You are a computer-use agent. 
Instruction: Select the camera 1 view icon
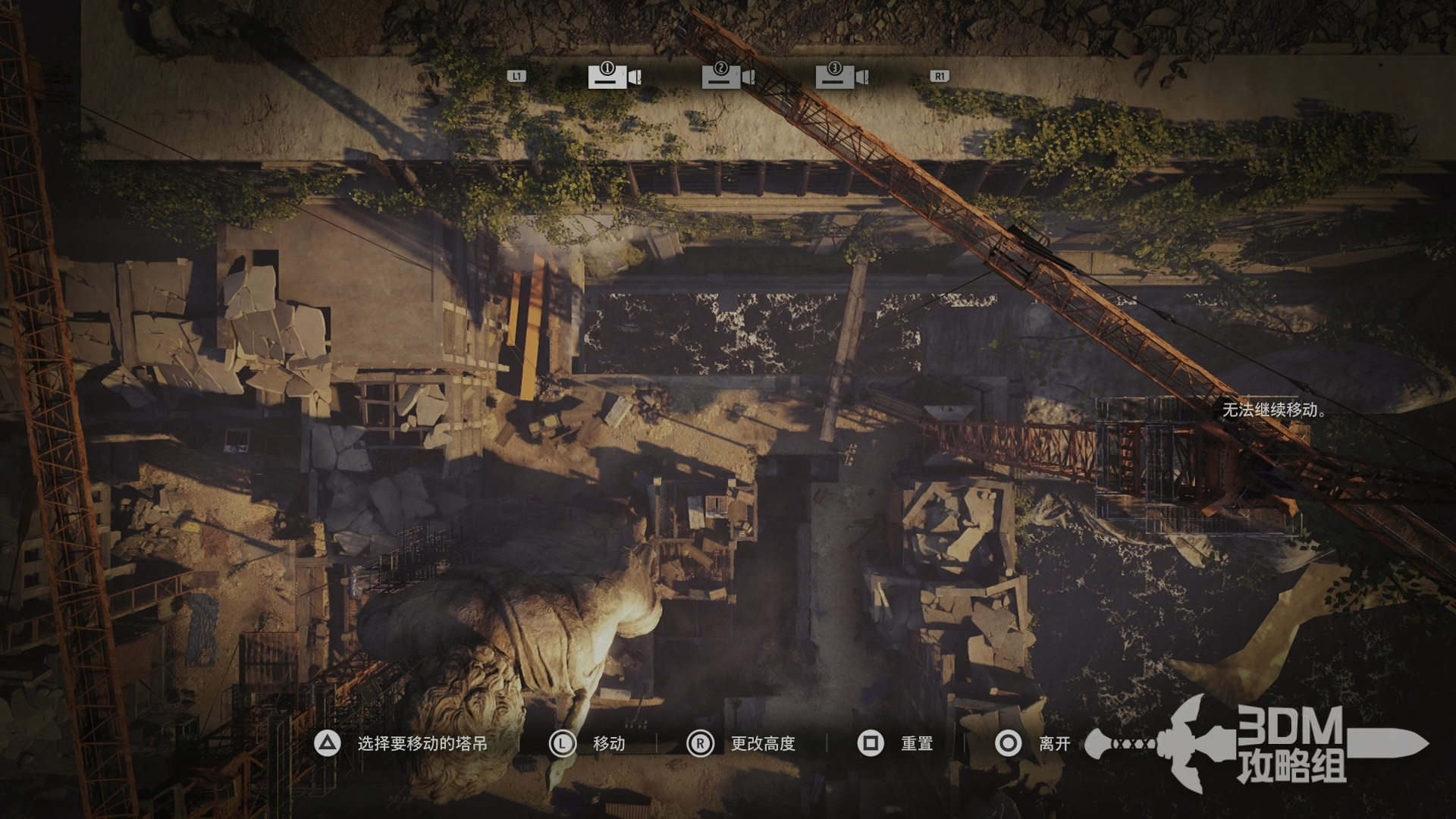click(x=613, y=76)
